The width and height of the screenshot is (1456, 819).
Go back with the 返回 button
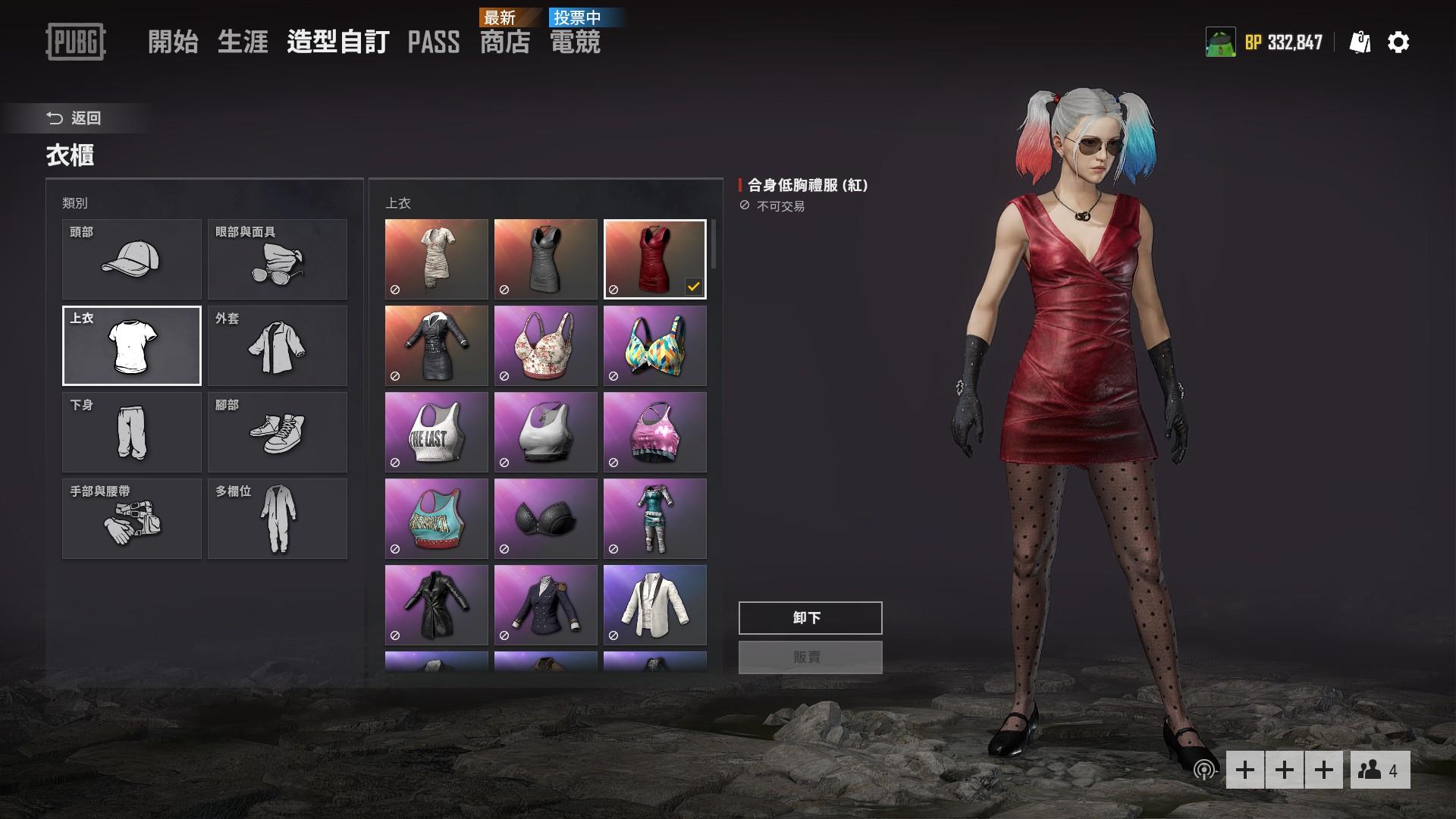(74, 118)
